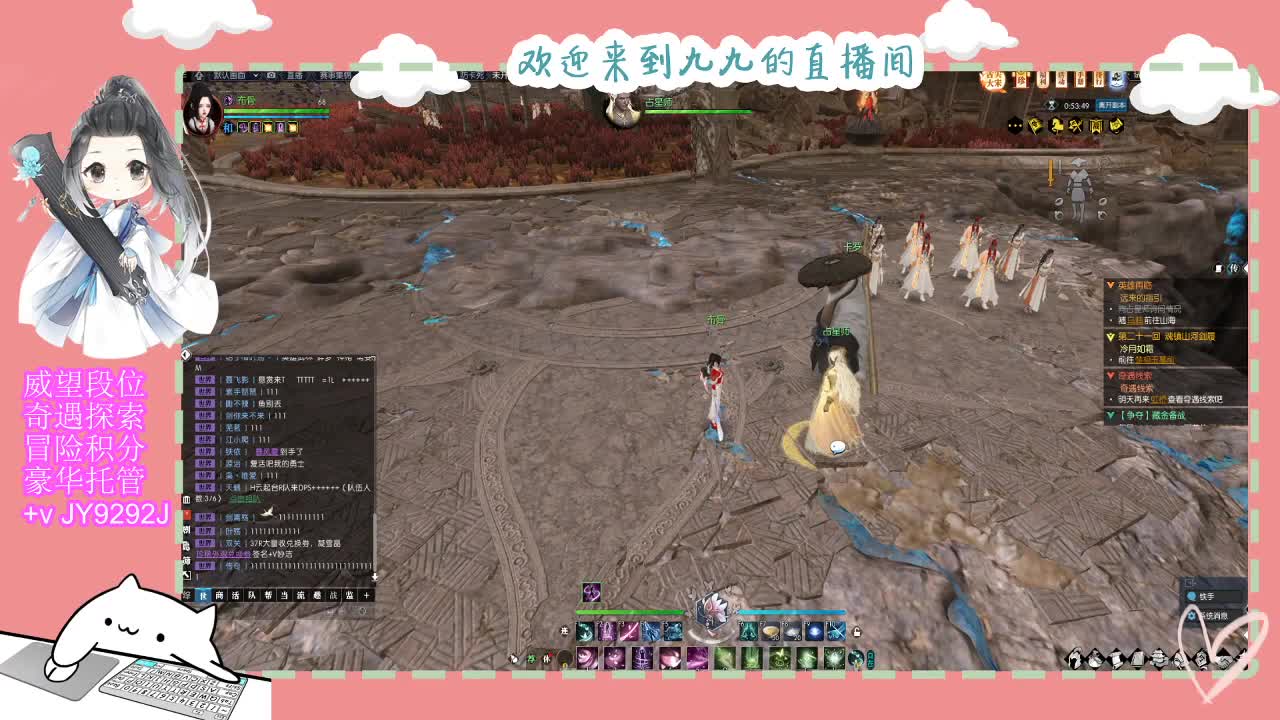Cast the first skill on the hotbar
Image resolution: width=1280 pixels, height=720 pixels.
584,632
